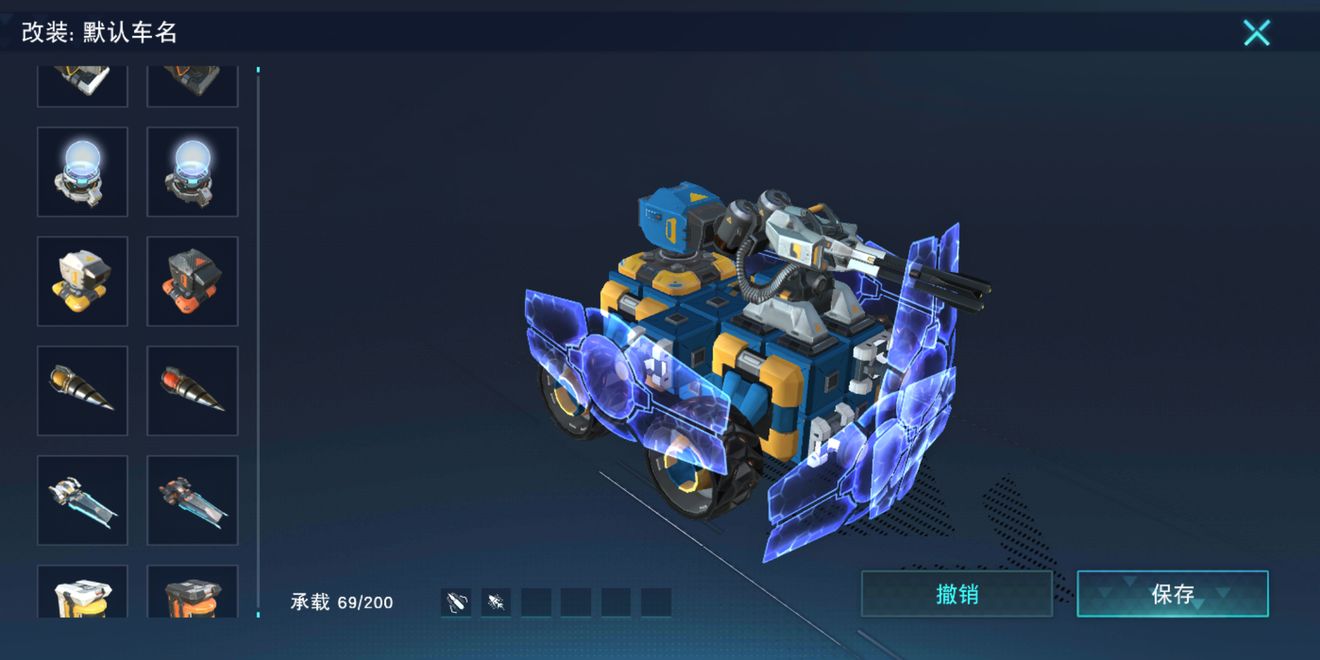
Task: Undo changes with the 撤销 button
Action: point(957,594)
